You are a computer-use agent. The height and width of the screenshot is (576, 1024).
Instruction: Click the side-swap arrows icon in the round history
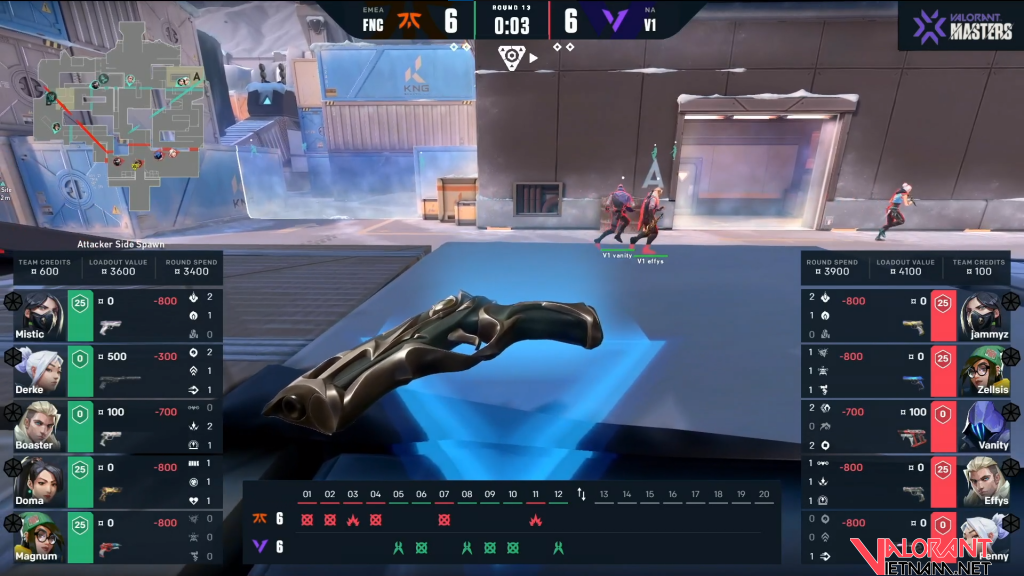(581, 495)
